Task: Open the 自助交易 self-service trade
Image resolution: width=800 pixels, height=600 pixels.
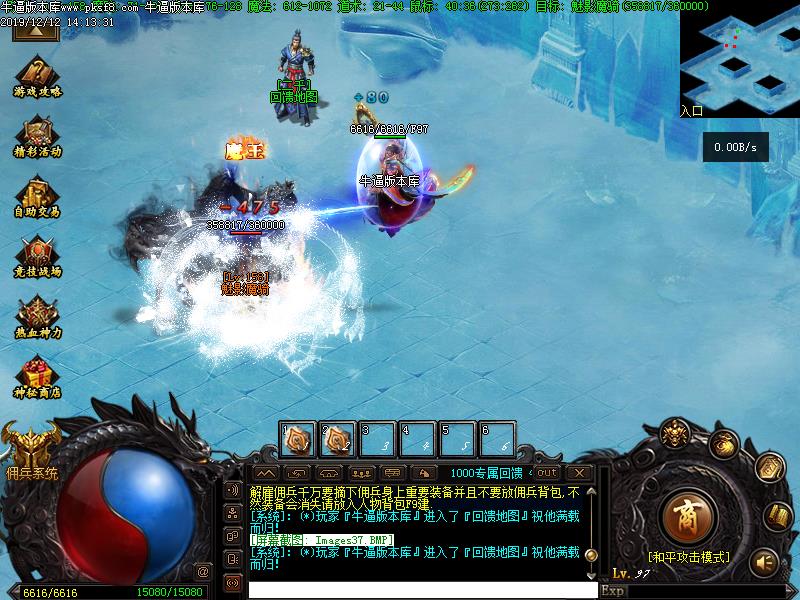Action: coord(37,196)
